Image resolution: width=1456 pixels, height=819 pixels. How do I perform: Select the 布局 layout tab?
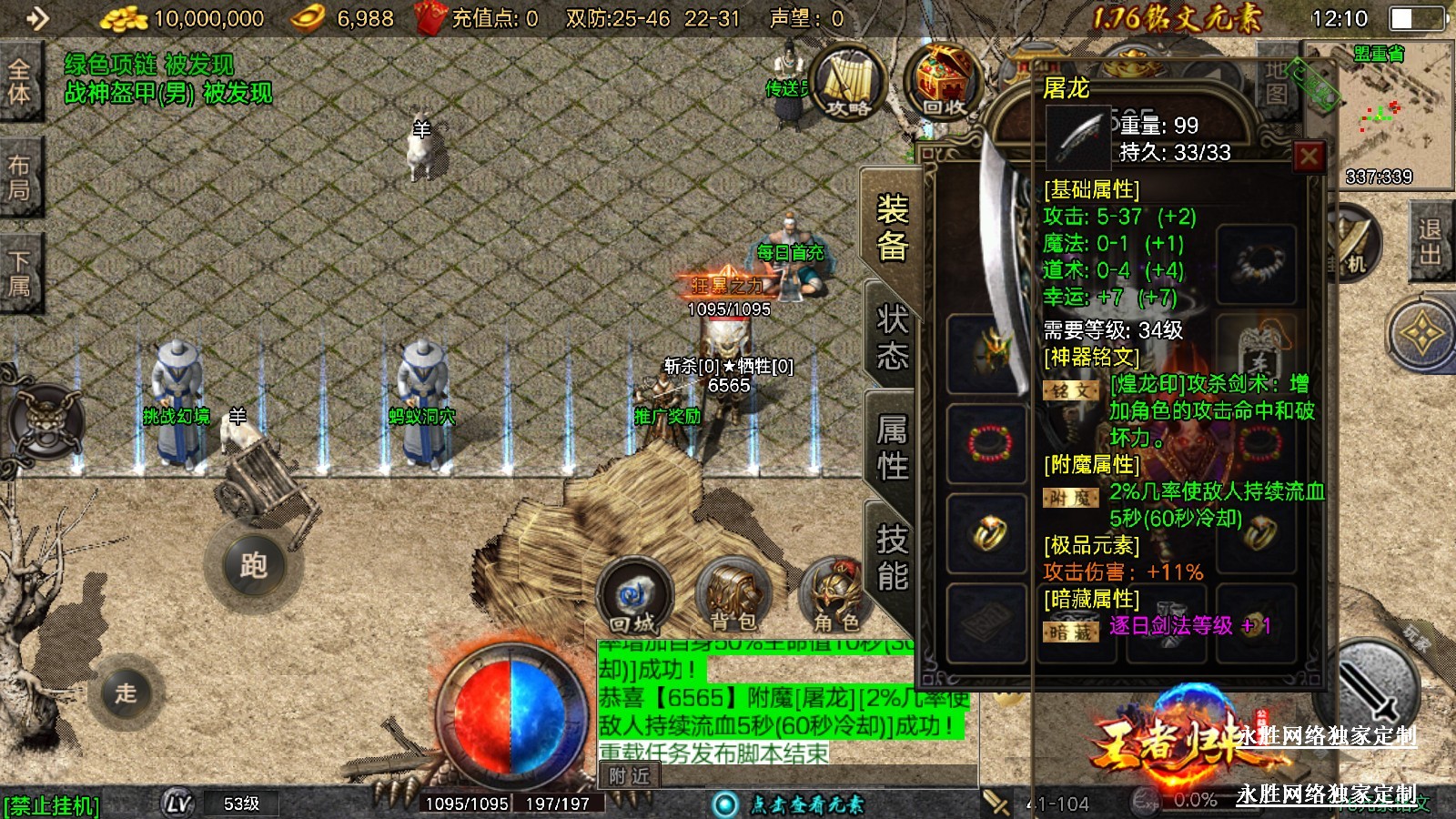[19, 177]
